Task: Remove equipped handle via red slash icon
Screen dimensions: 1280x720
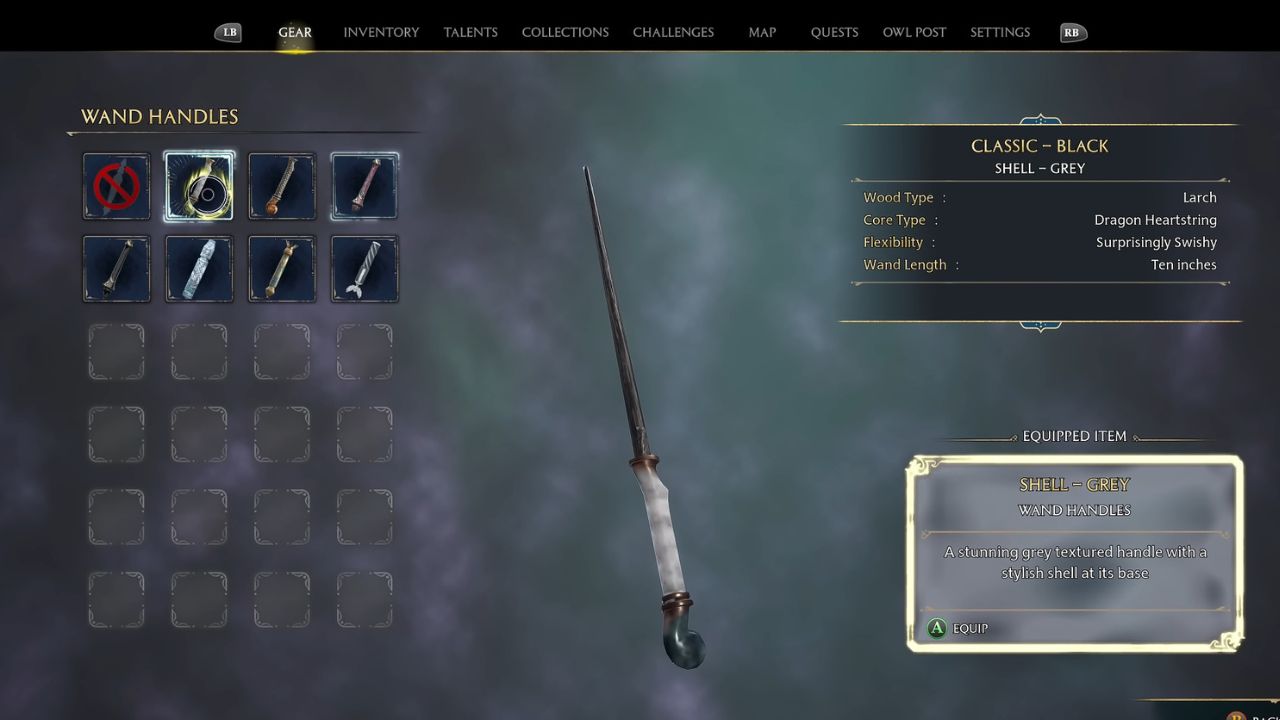Action: [117, 186]
